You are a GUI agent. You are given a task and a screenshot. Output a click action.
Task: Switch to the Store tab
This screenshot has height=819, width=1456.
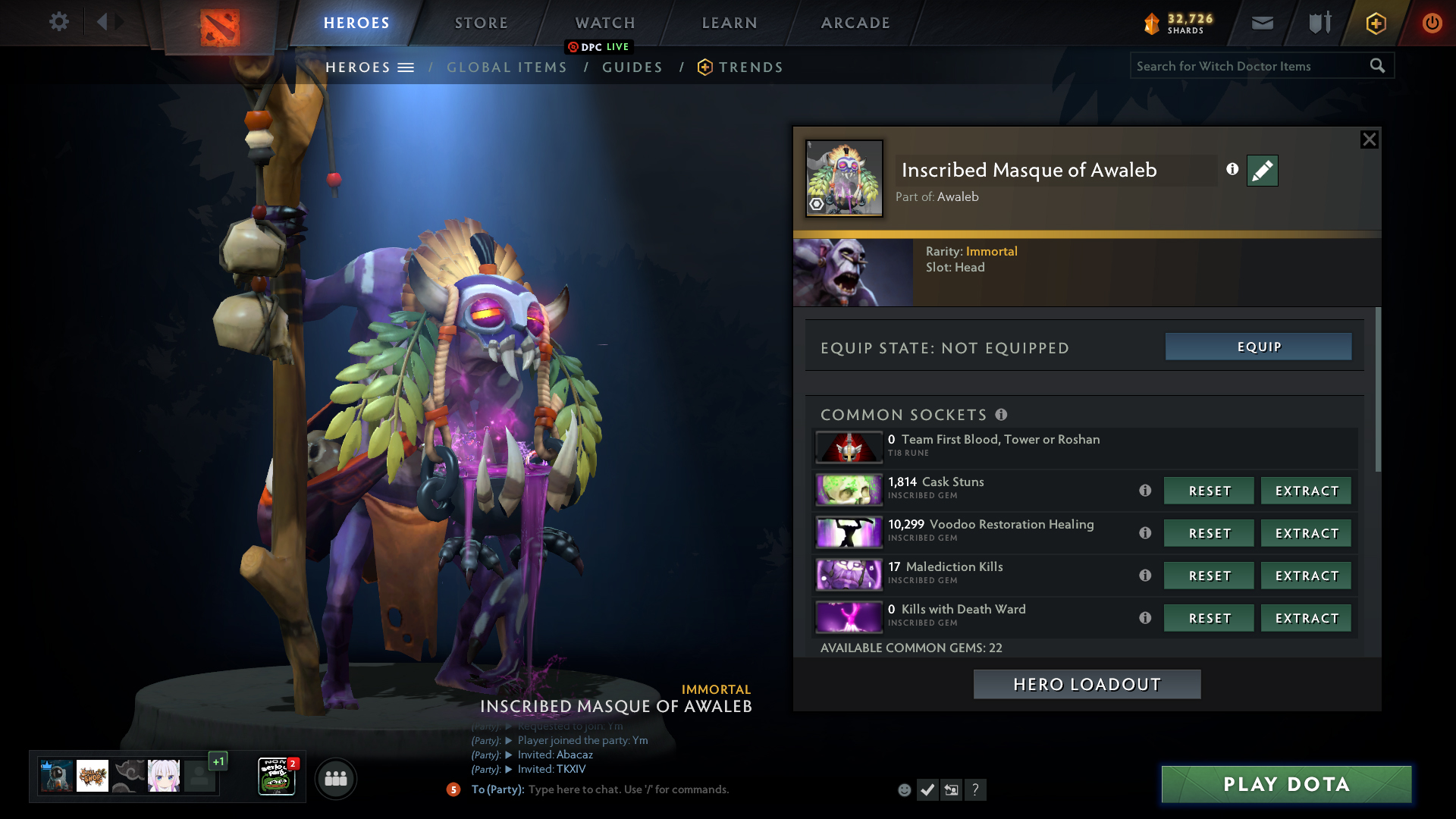(481, 23)
